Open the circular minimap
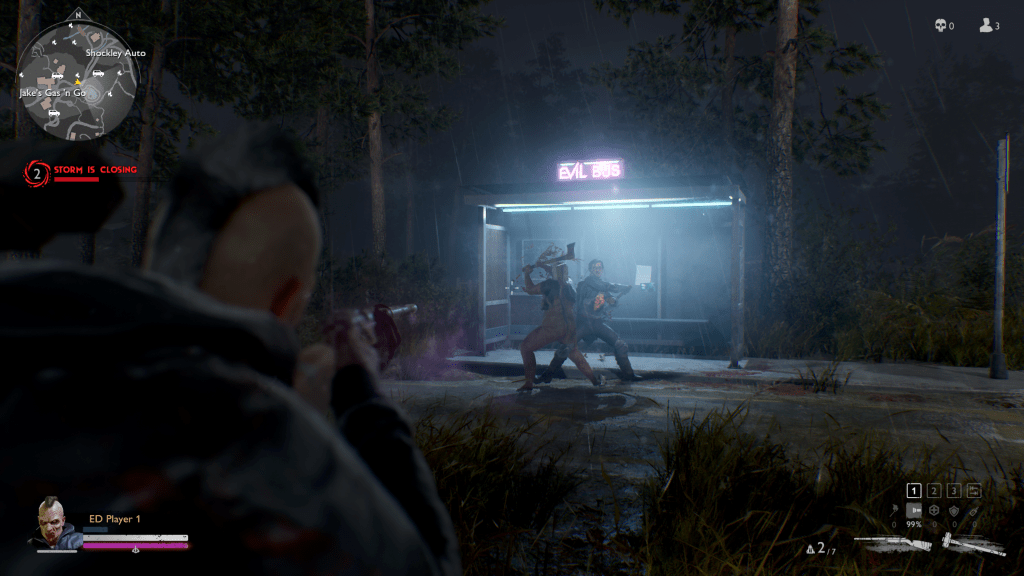 point(76,82)
